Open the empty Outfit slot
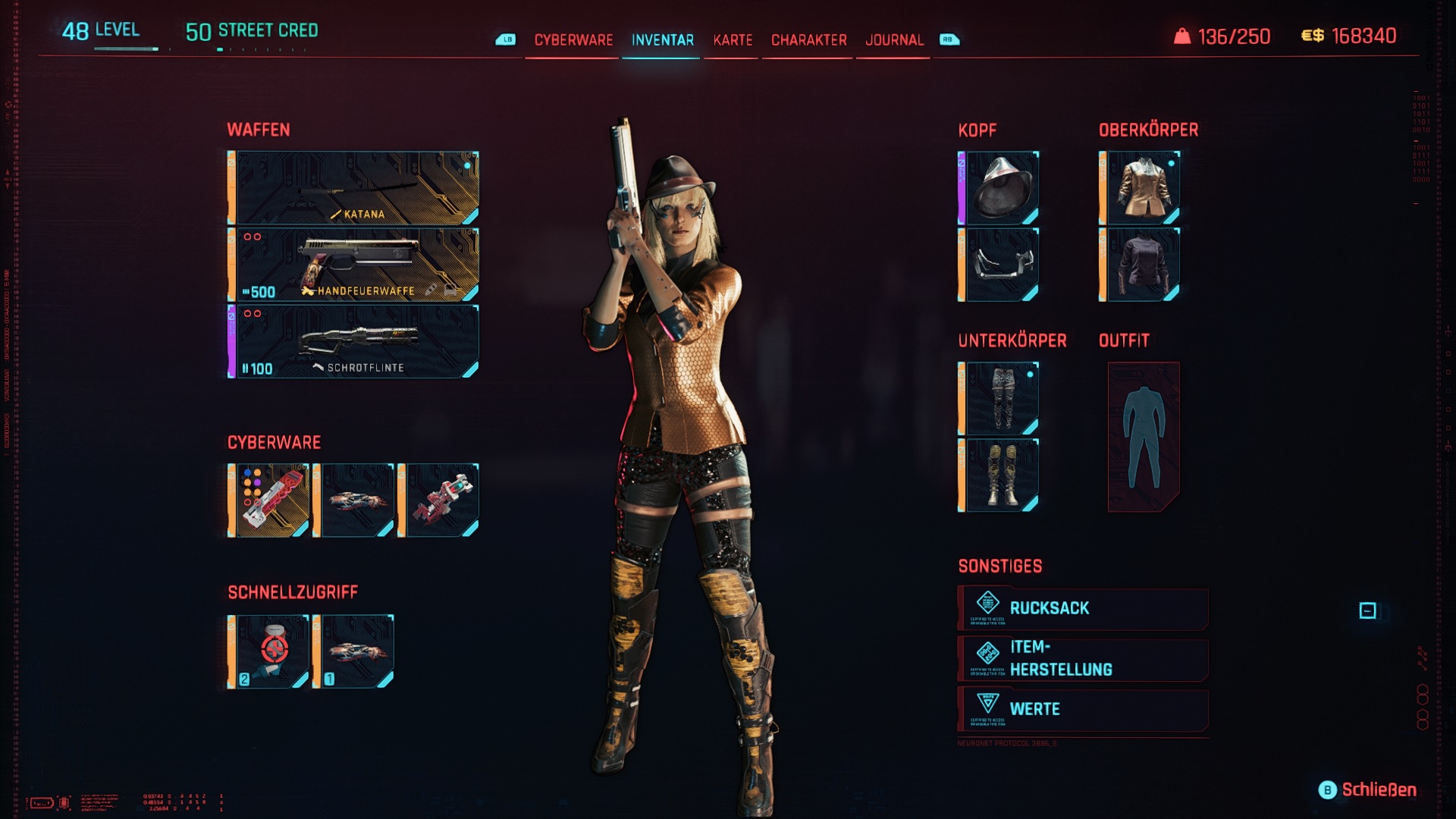The image size is (1456, 819). [x=1143, y=436]
